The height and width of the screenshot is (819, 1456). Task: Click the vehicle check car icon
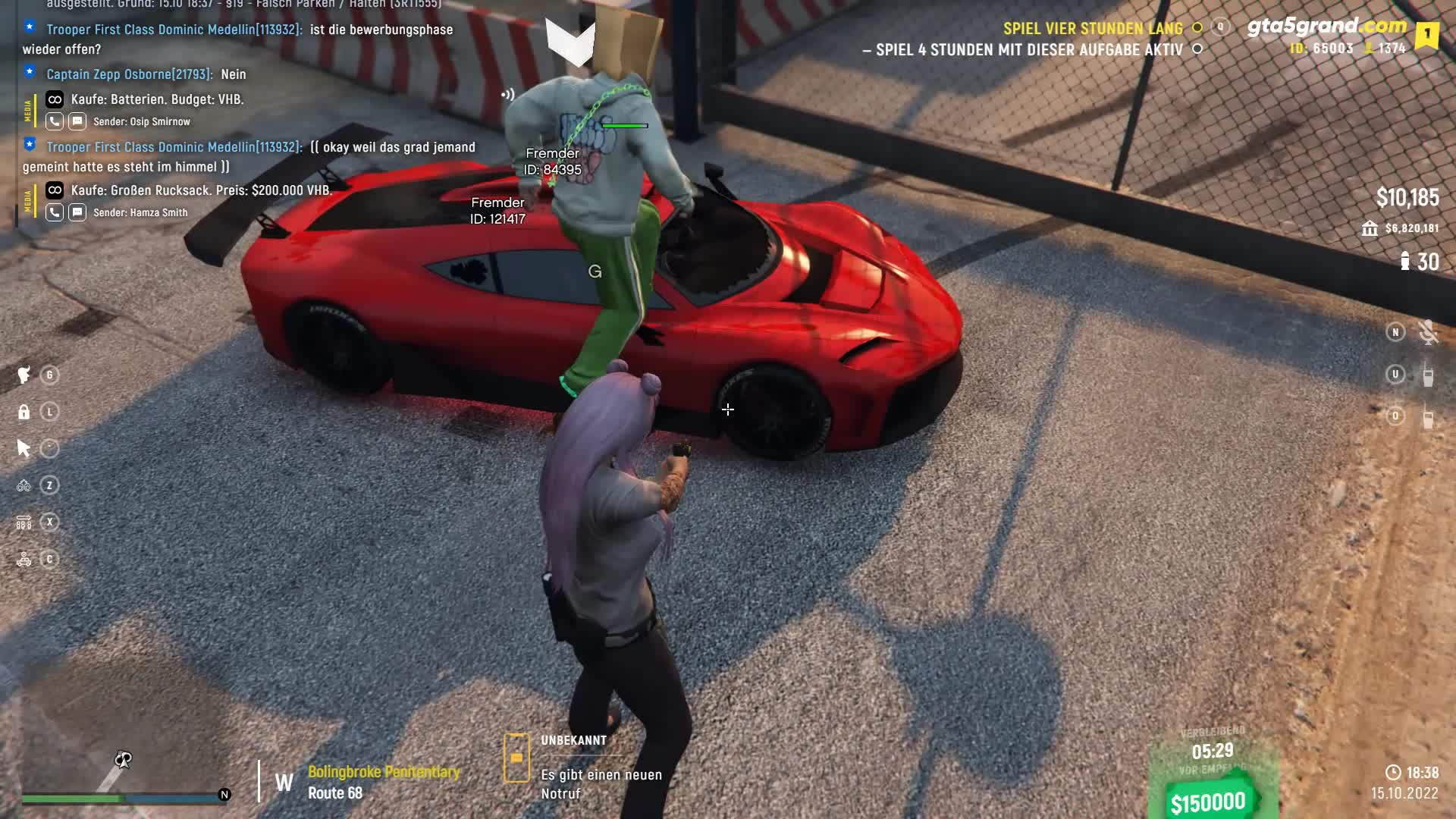(24, 560)
